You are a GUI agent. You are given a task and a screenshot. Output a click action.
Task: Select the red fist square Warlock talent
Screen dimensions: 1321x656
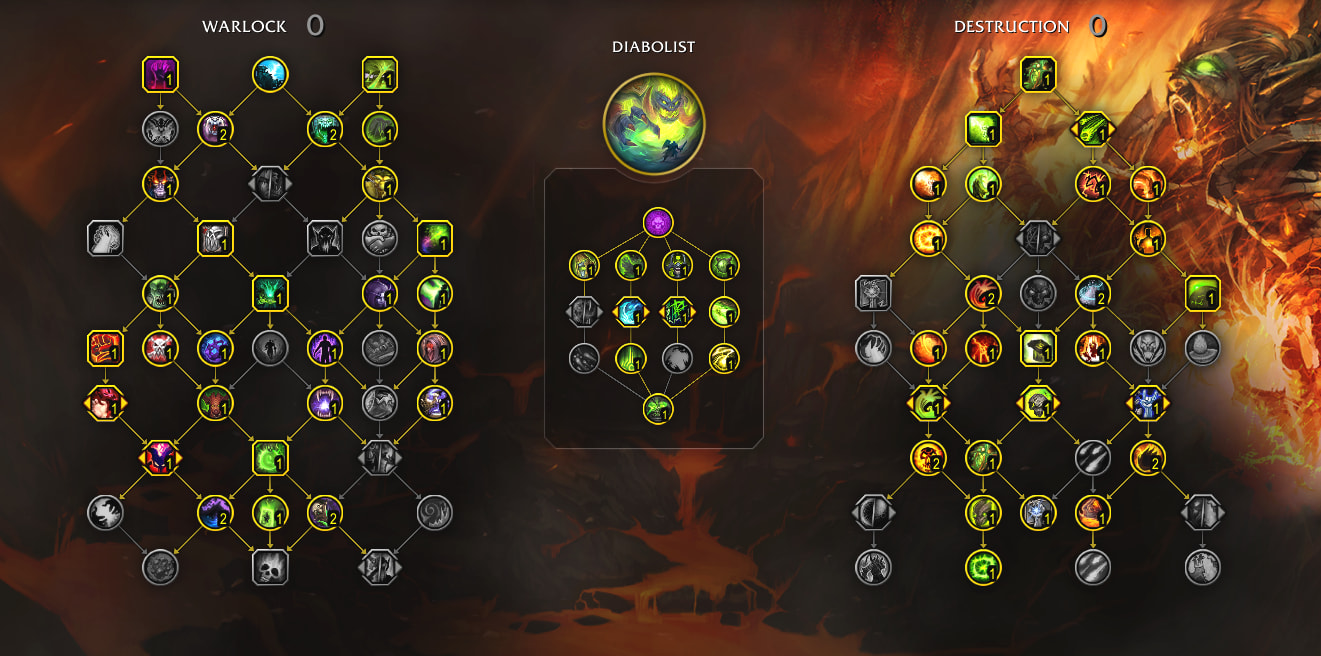[x=105, y=348]
